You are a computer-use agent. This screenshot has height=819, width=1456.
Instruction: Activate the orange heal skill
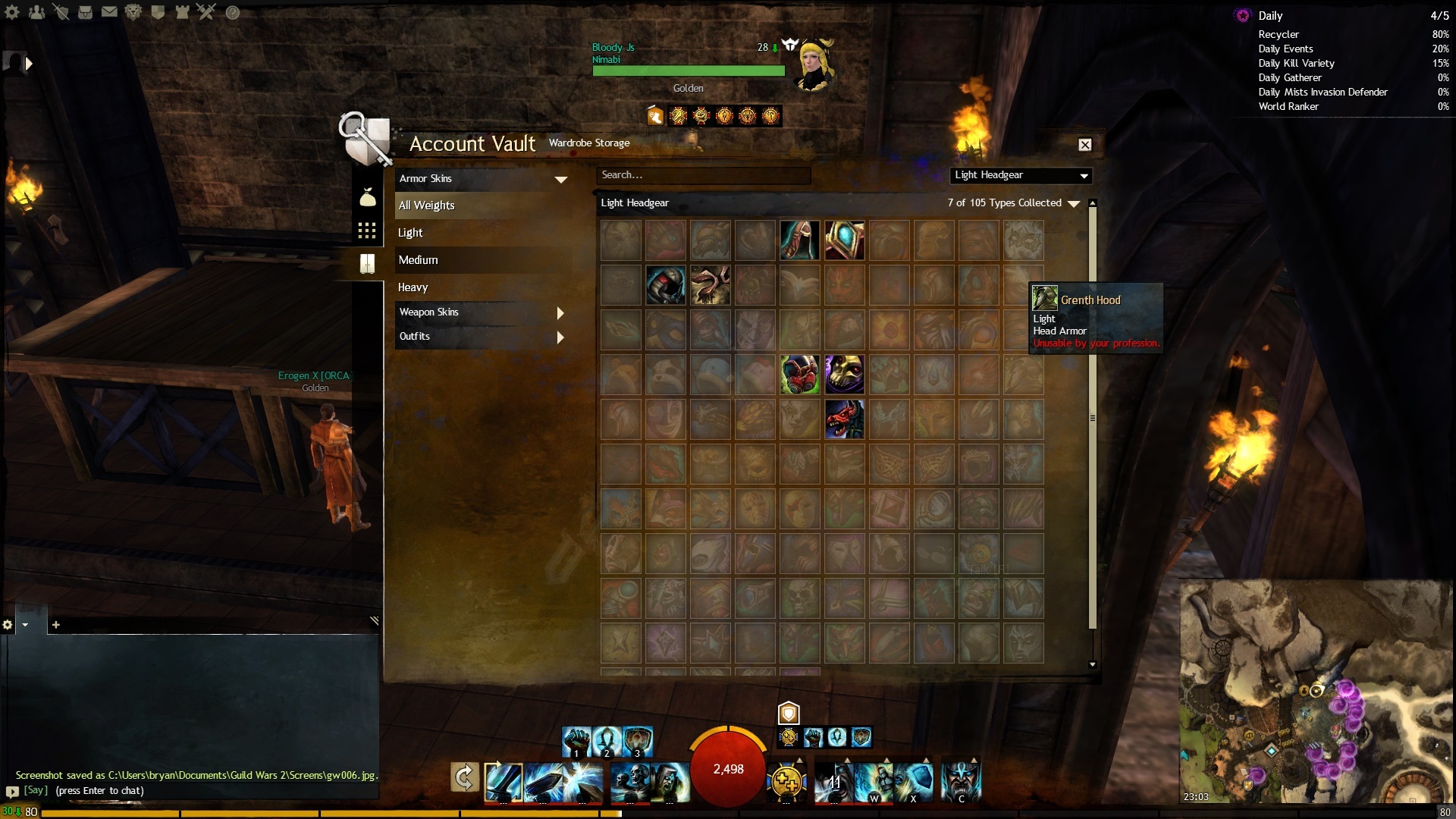click(786, 780)
